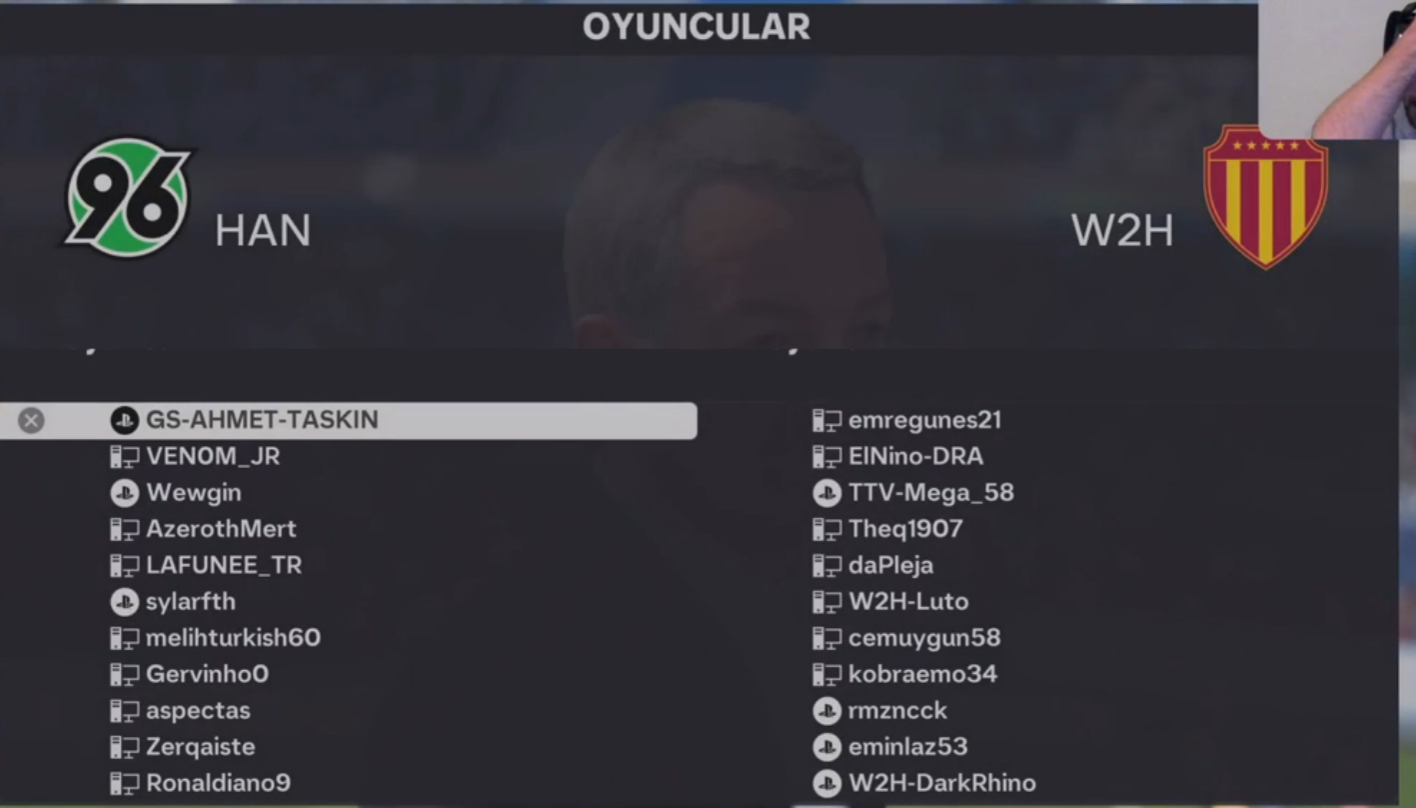
Task: Select player Theq1907
Action: coord(905,529)
